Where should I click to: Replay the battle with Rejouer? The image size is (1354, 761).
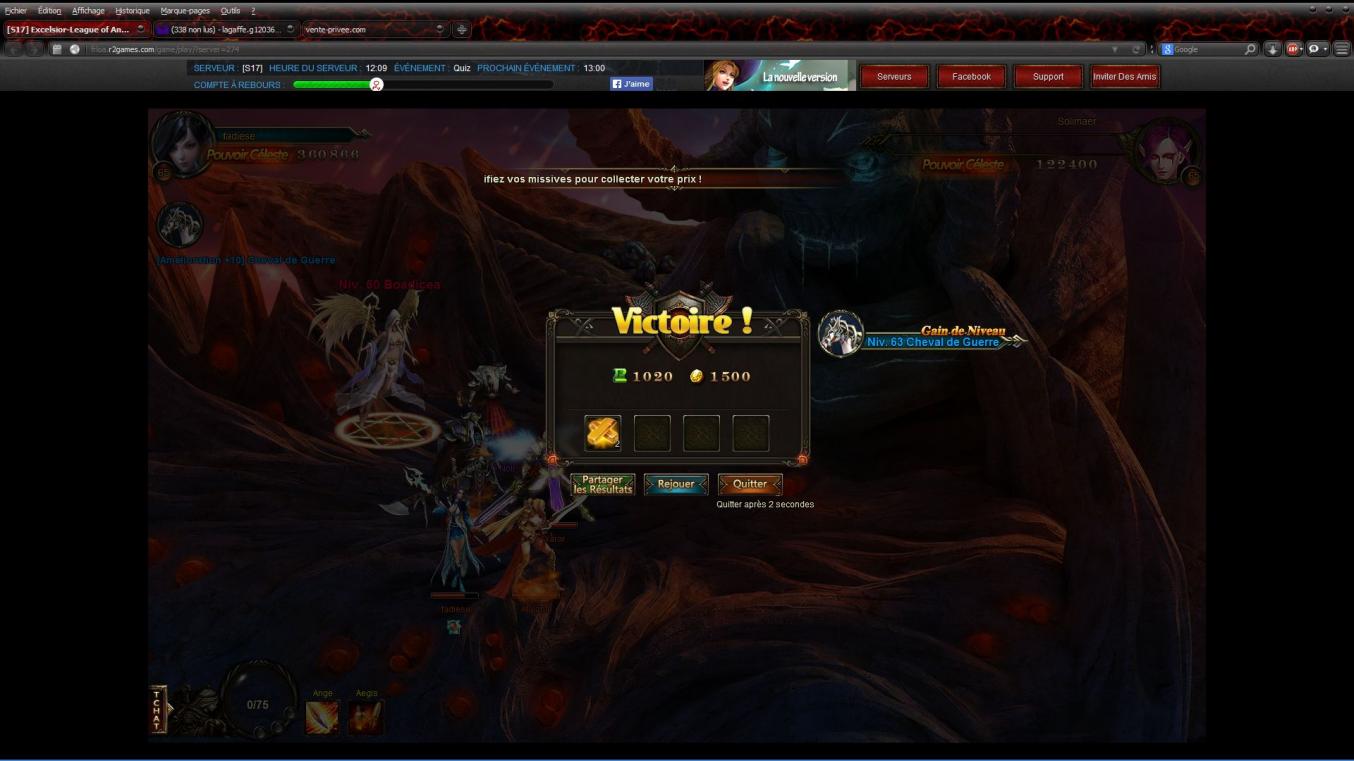coord(676,484)
